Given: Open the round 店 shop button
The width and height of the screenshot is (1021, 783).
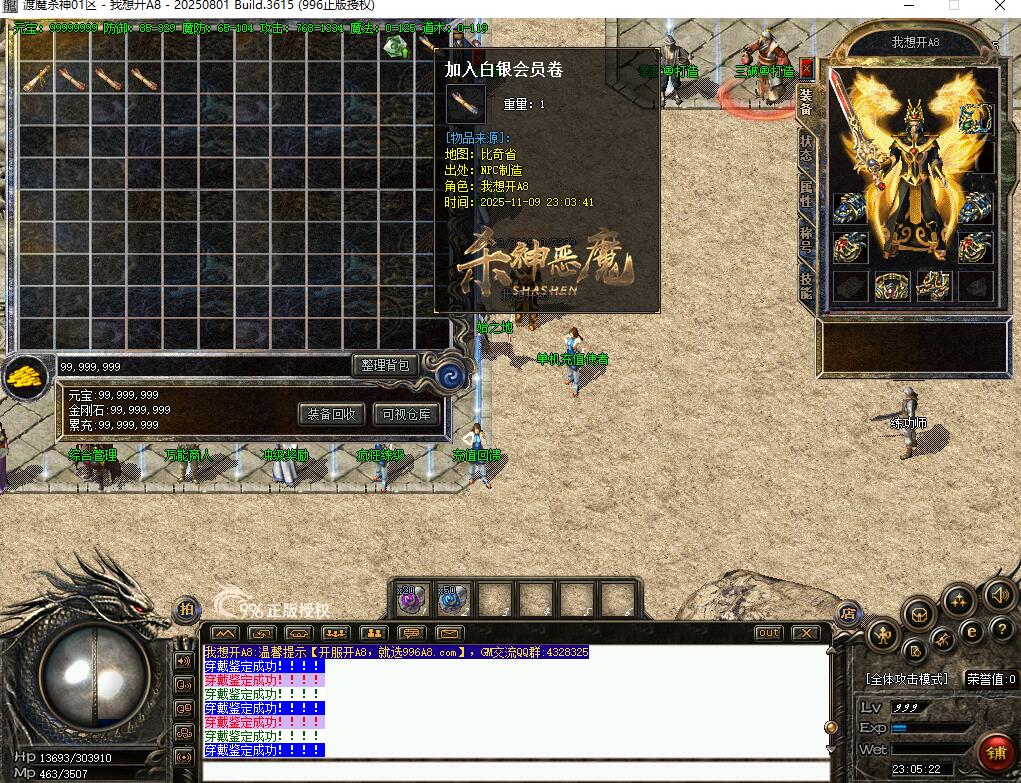Looking at the screenshot, I should [849, 612].
